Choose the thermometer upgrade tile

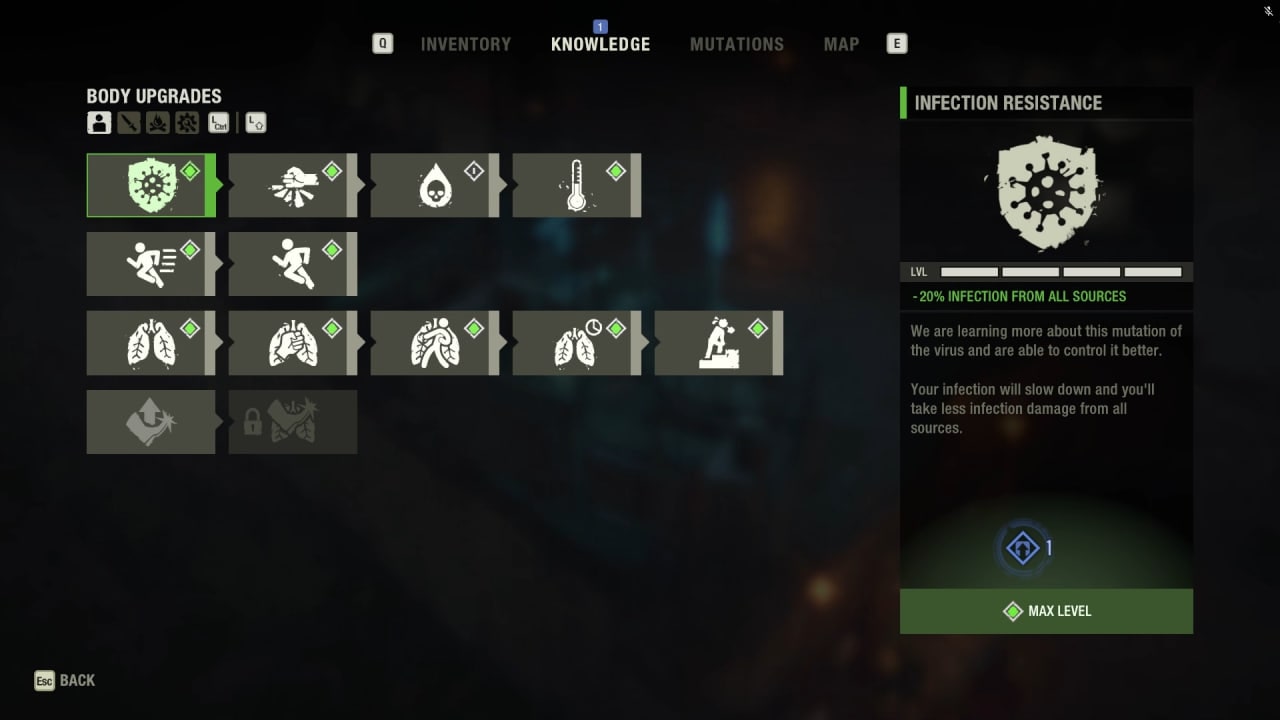576,185
